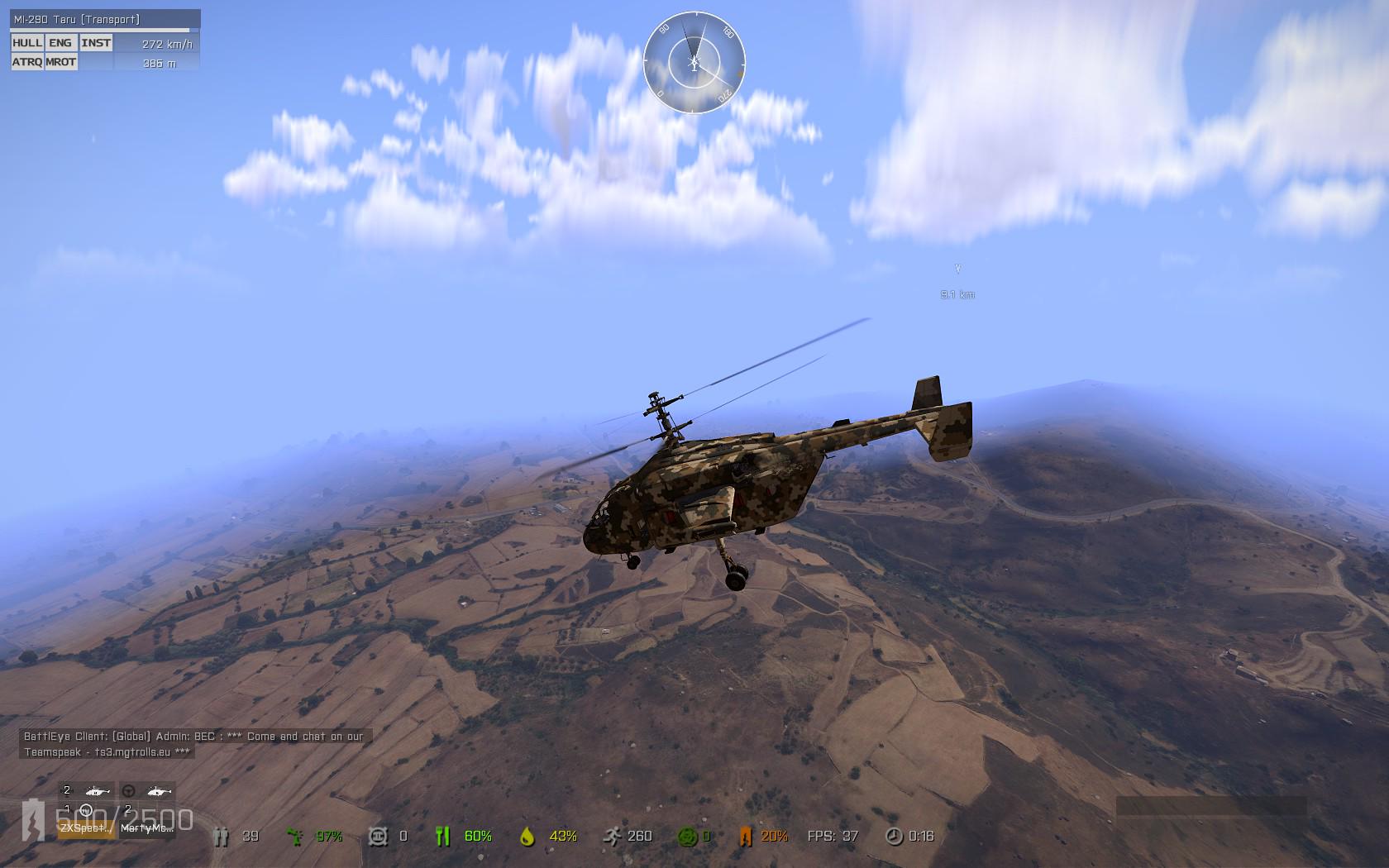The image size is (1389, 868).
Task: Click the HULL damage indicator
Action: pyautogui.click(x=27, y=43)
